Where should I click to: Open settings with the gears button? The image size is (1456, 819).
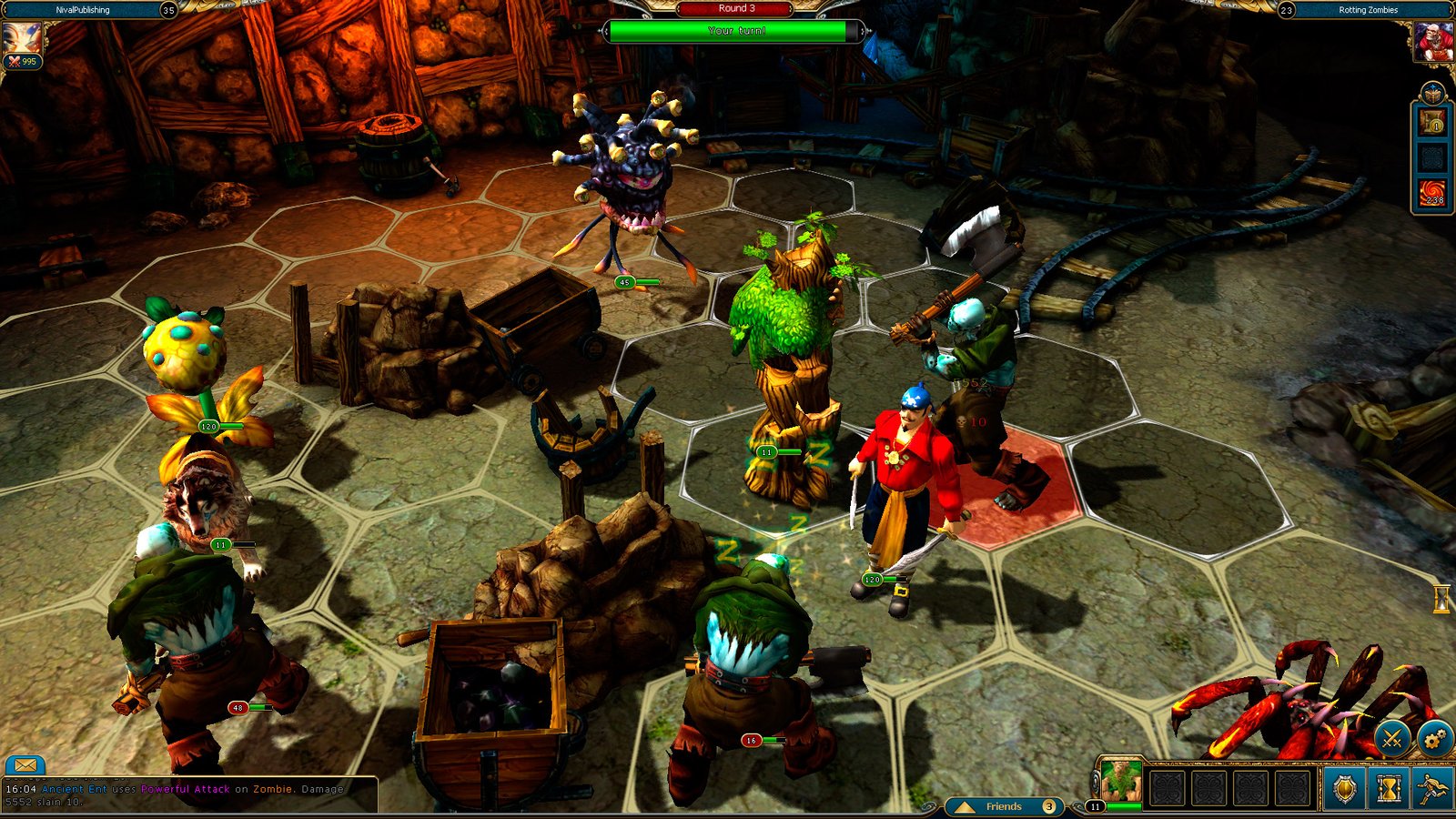[1434, 739]
